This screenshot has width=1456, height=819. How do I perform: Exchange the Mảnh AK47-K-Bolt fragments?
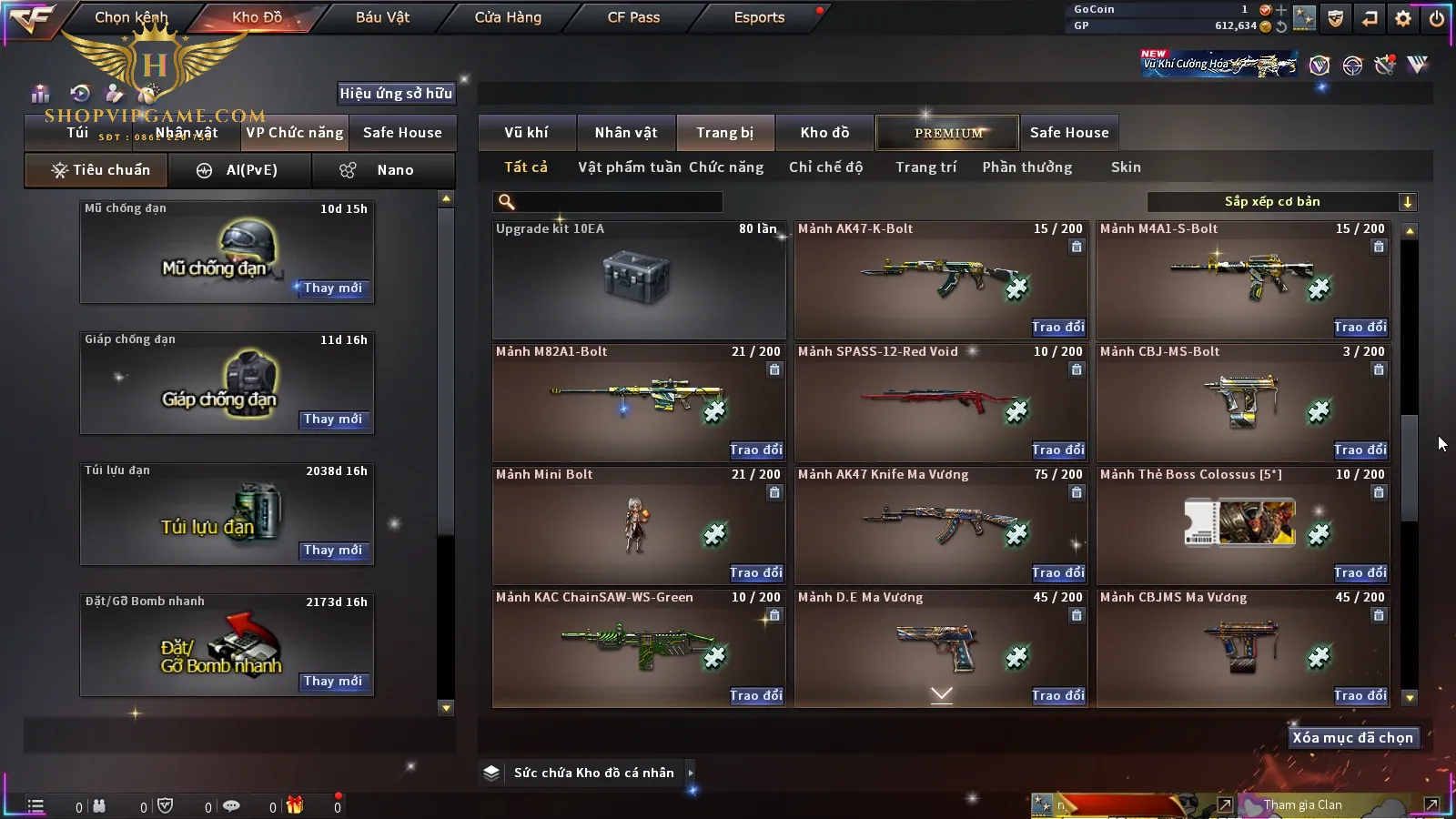point(1057,328)
